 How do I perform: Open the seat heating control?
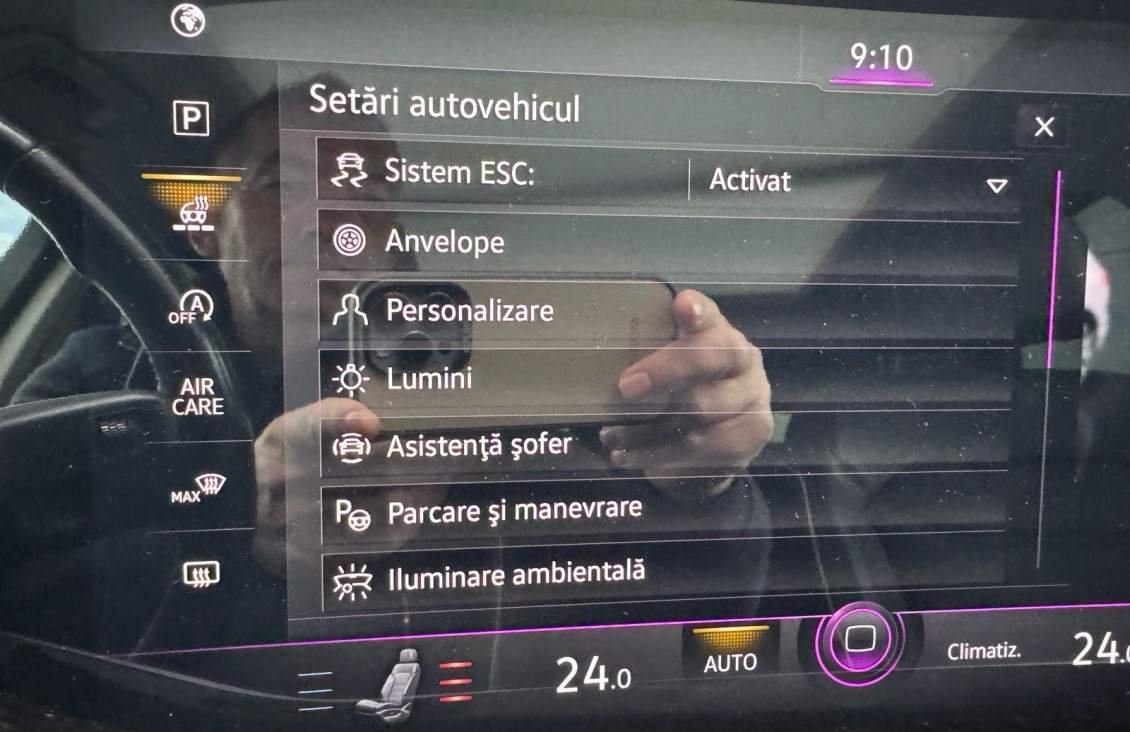pyautogui.click(x=398, y=680)
